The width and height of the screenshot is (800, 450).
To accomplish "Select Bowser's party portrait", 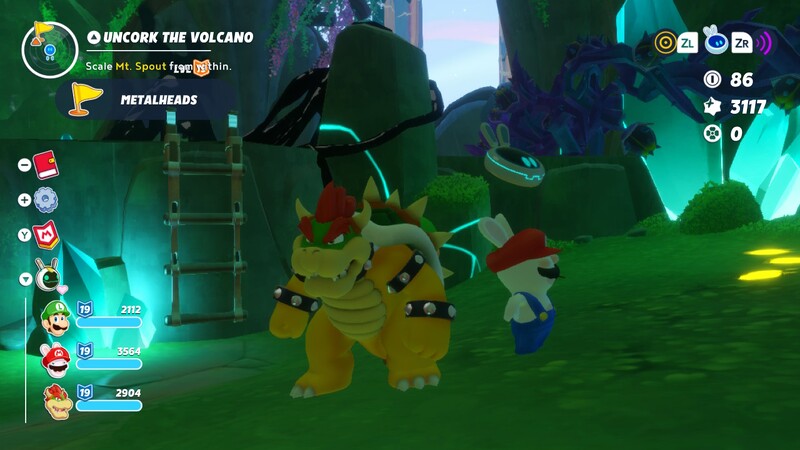I will pyautogui.click(x=56, y=401).
